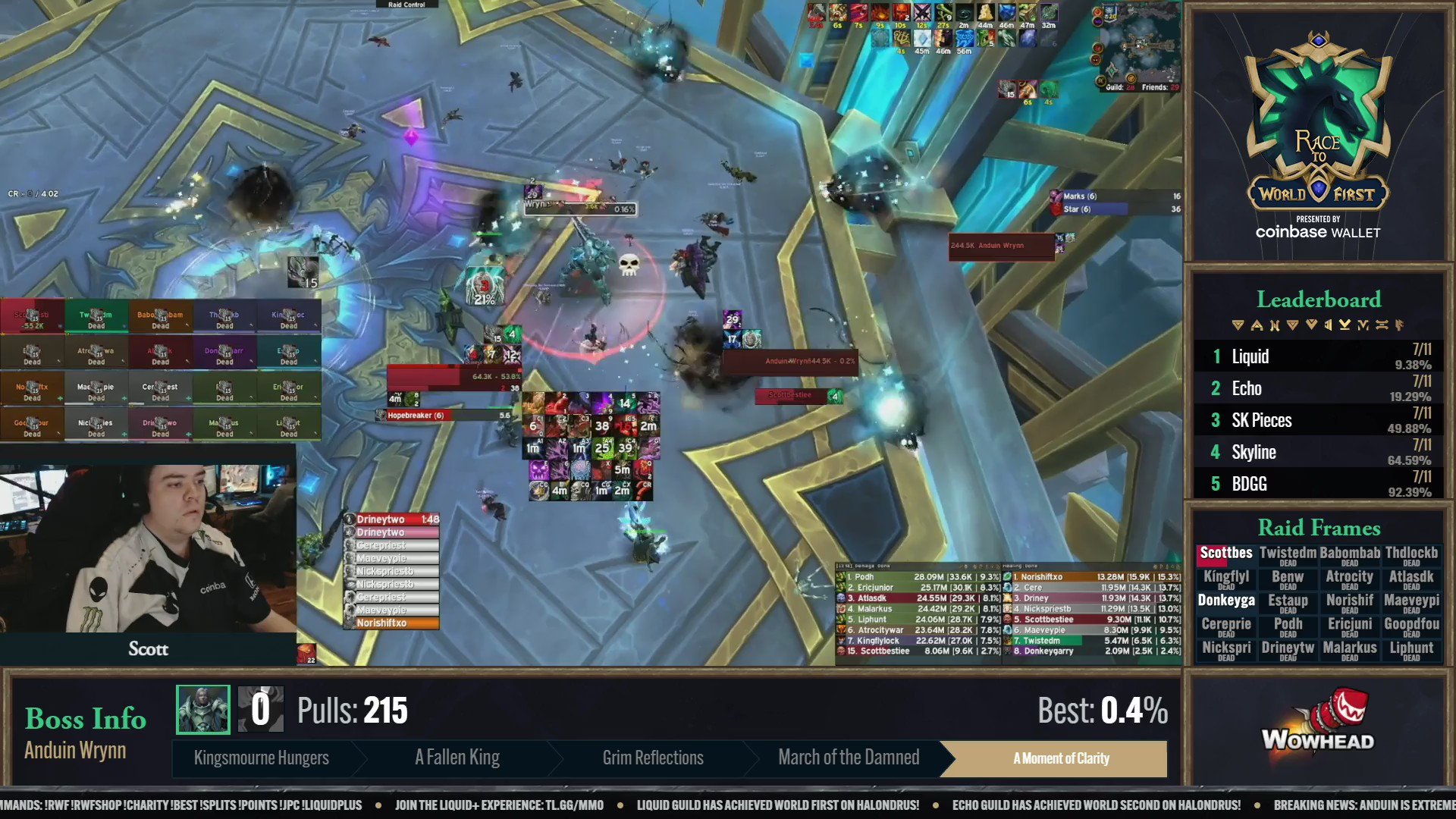Expand the Leaderboard panel header
The height and width of the screenshot is (819, 1456).
click(x=1319, y=300)
